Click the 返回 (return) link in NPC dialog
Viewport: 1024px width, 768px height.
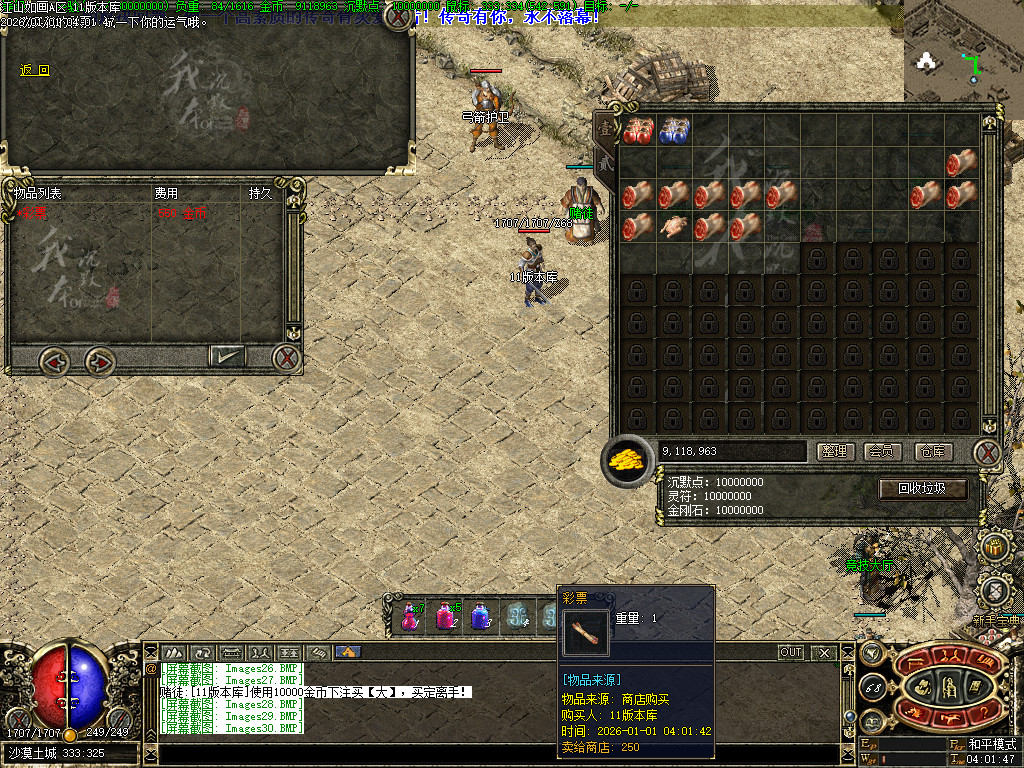[x=34, y=70]
